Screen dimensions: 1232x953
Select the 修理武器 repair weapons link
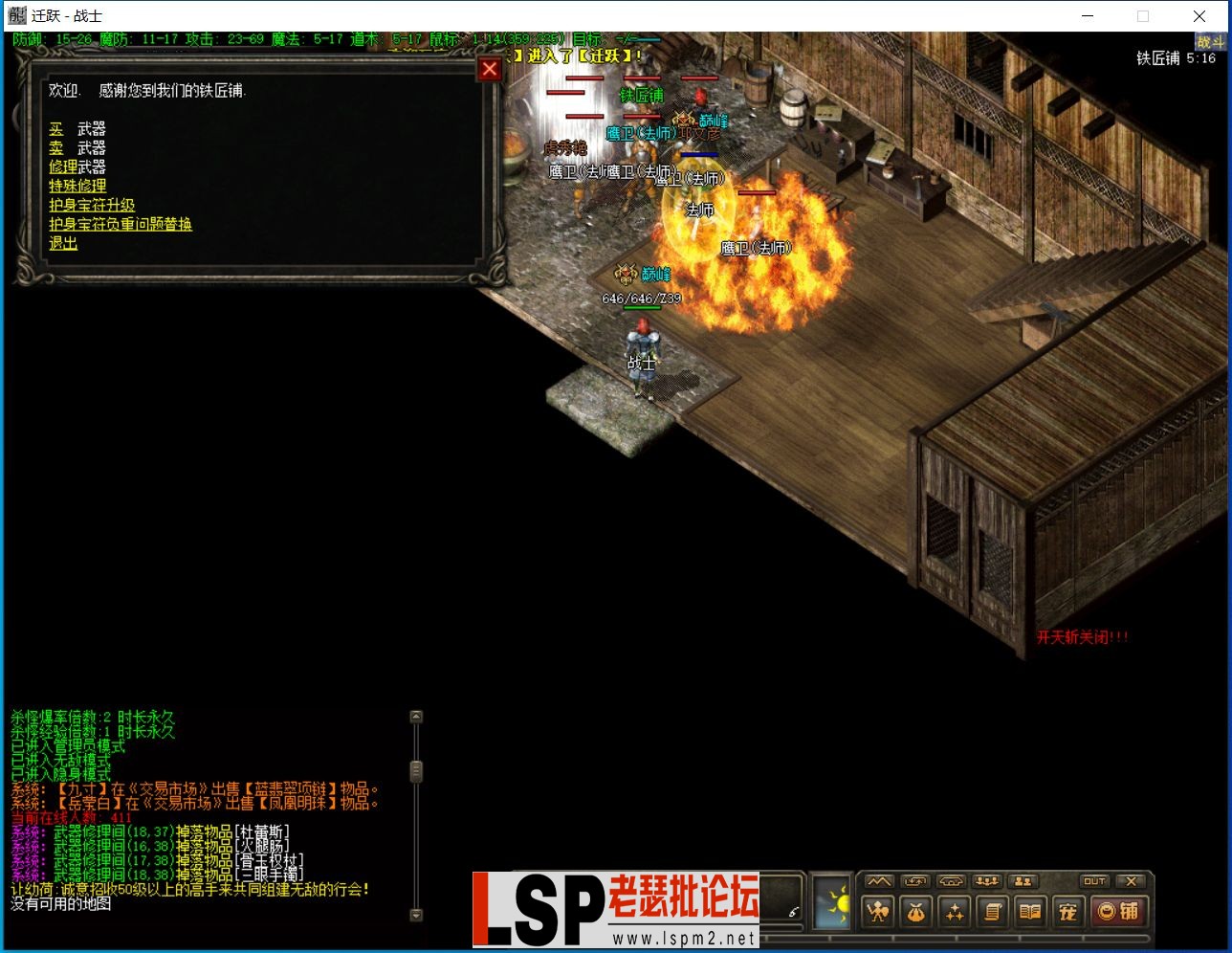[x=77, y=166]
